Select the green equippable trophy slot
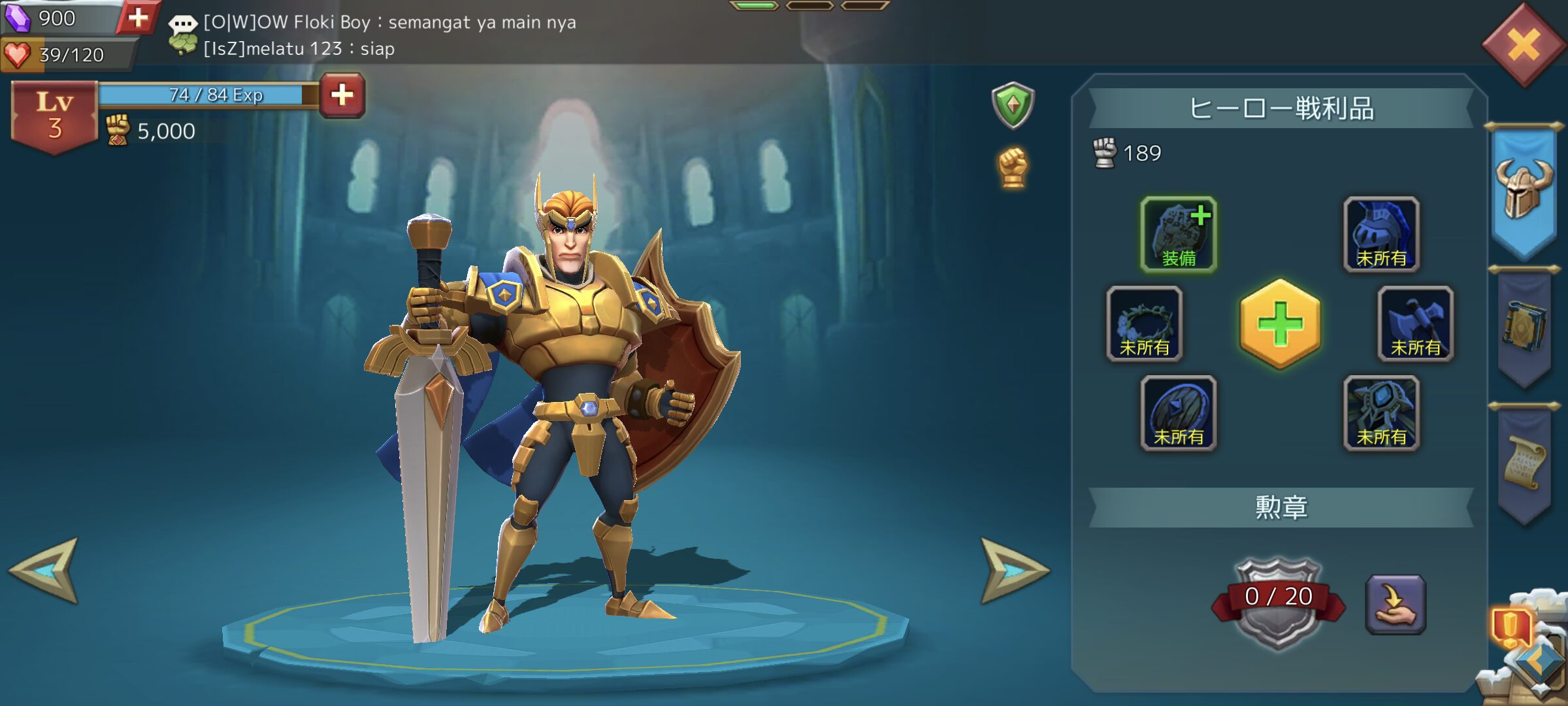Image resolution: width=1568 pixels, height=706 pixels. tap(1179, 234)
